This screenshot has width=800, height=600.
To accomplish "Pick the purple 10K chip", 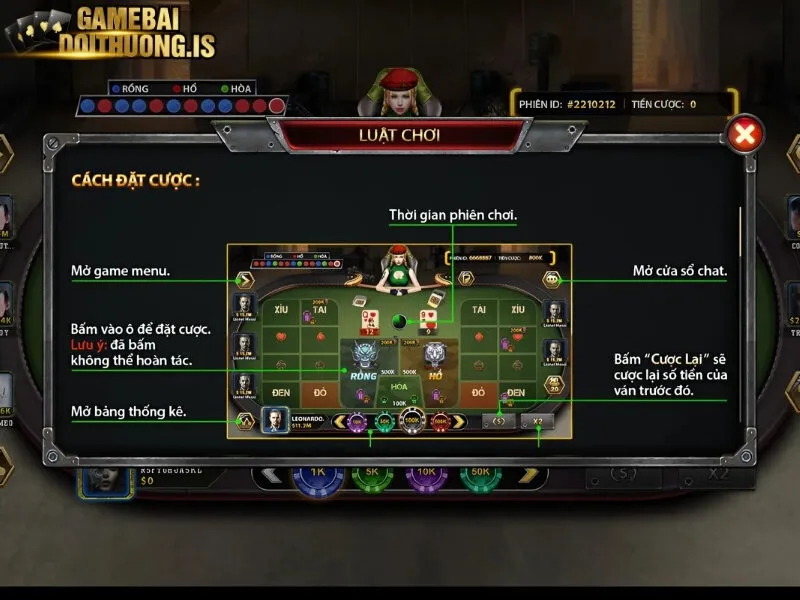I will point(426,476).
